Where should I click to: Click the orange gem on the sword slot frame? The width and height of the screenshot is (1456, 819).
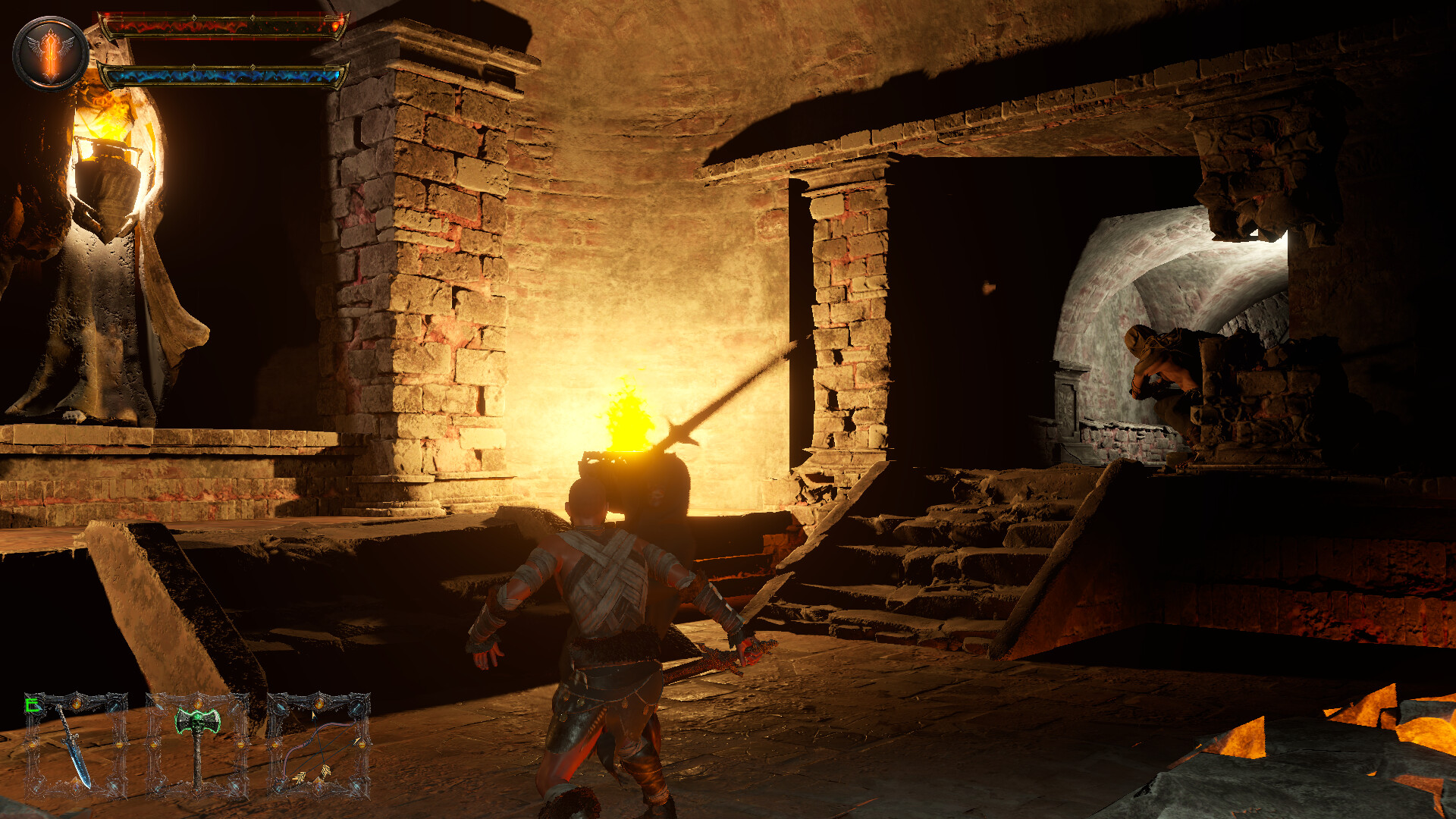point(76,701)
